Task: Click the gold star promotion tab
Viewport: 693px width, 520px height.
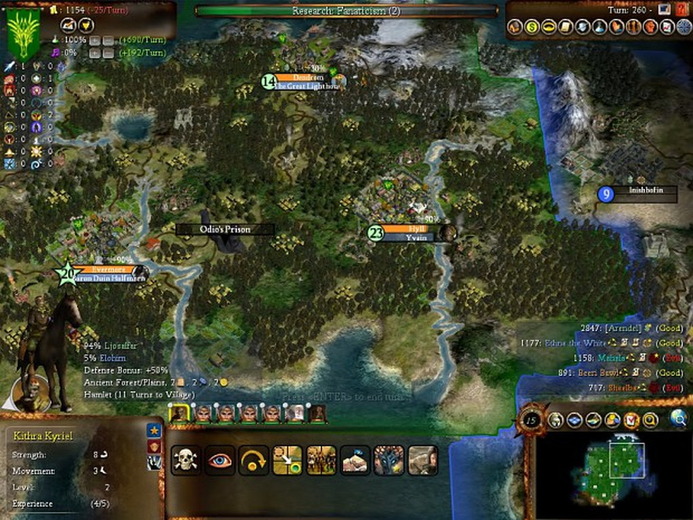Action: (154, 430)
